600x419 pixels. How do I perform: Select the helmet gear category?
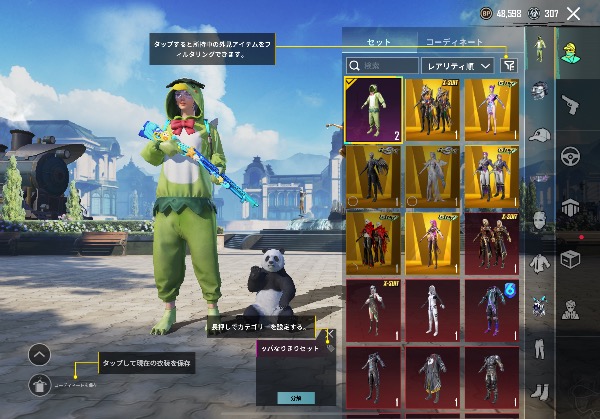pyautogui.click(x=540, y=90)
